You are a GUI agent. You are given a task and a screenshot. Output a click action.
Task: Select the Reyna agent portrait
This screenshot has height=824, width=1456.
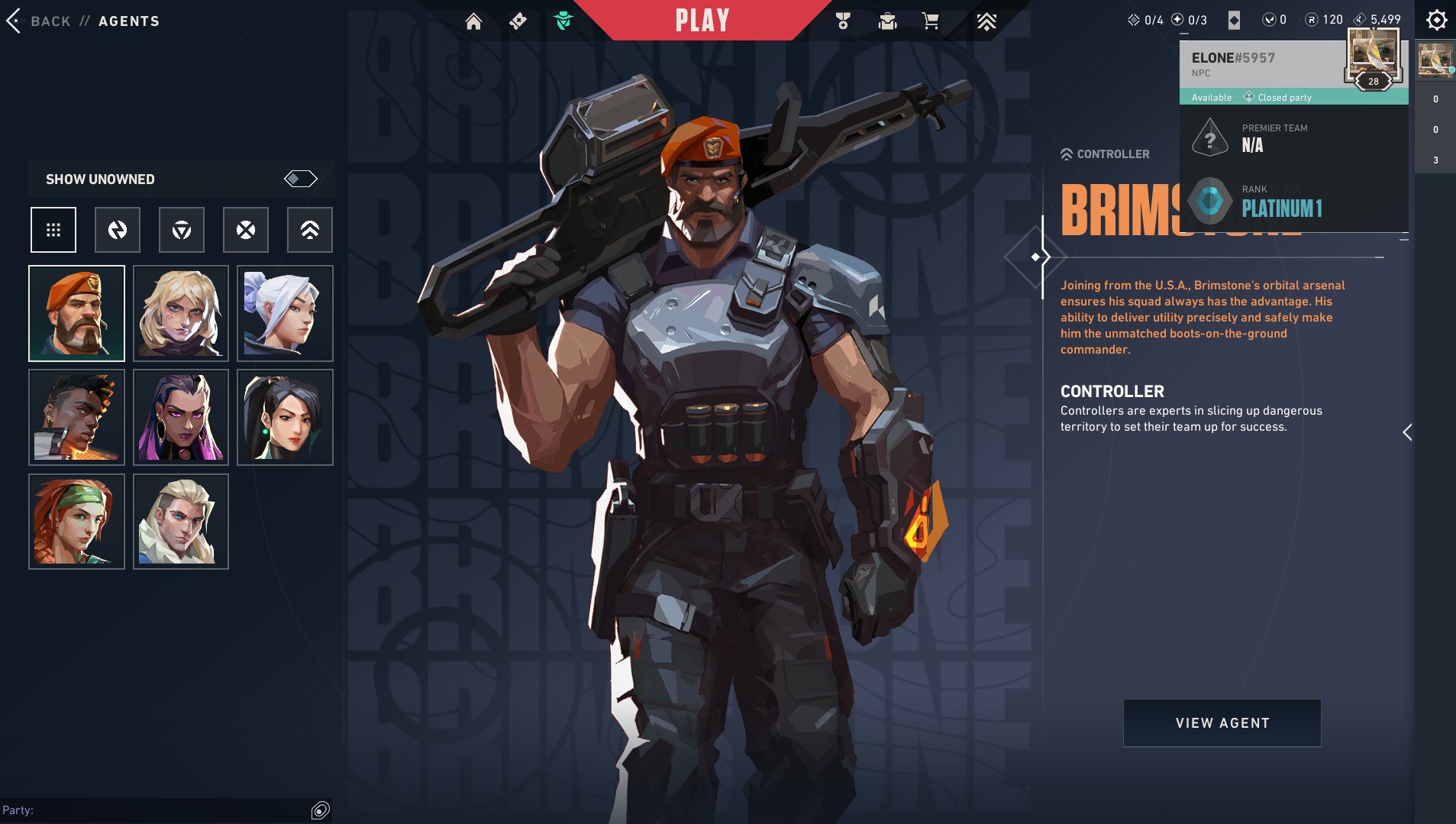[x=181, y=417]
